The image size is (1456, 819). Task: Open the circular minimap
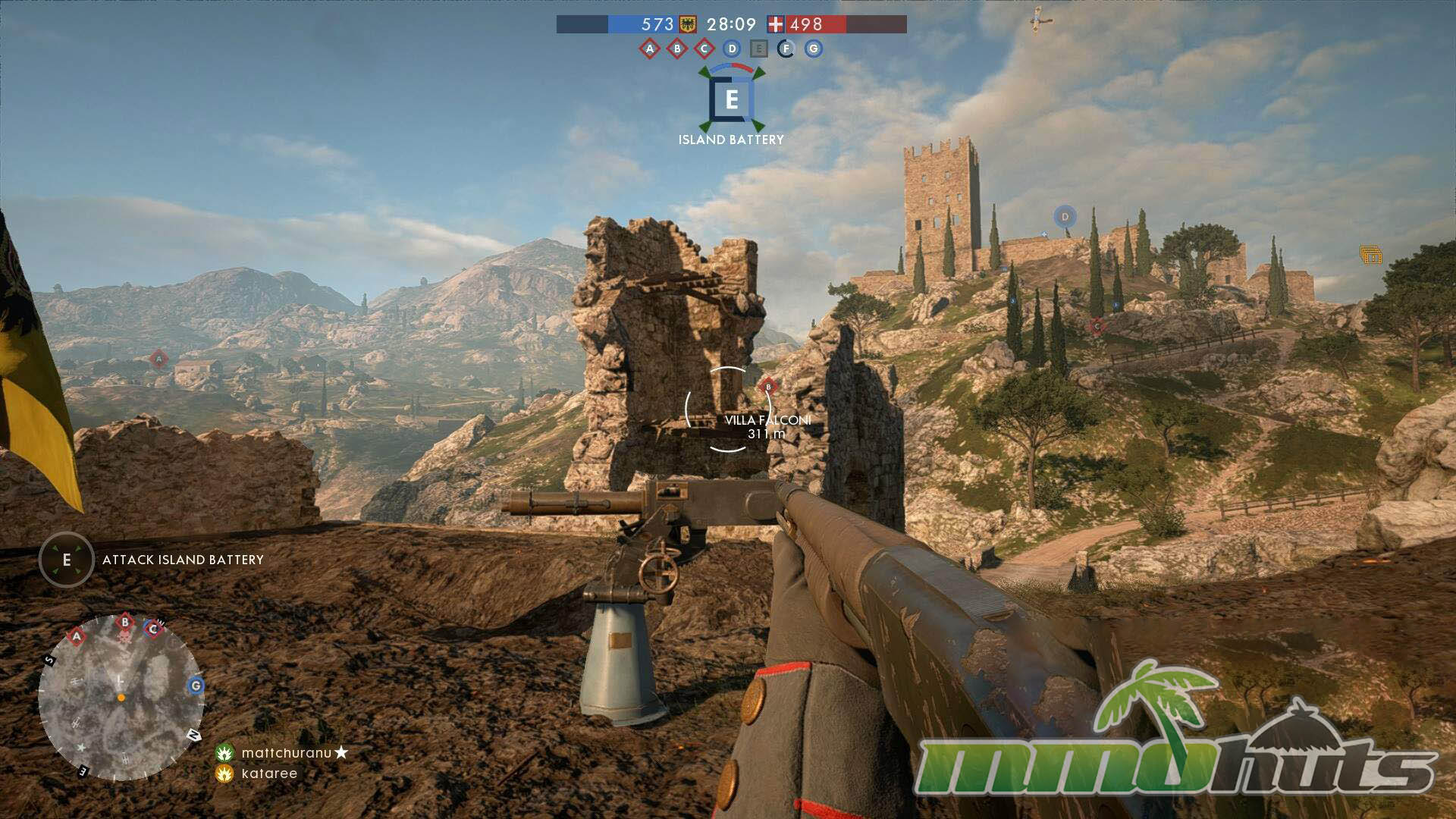pos(121,697)
